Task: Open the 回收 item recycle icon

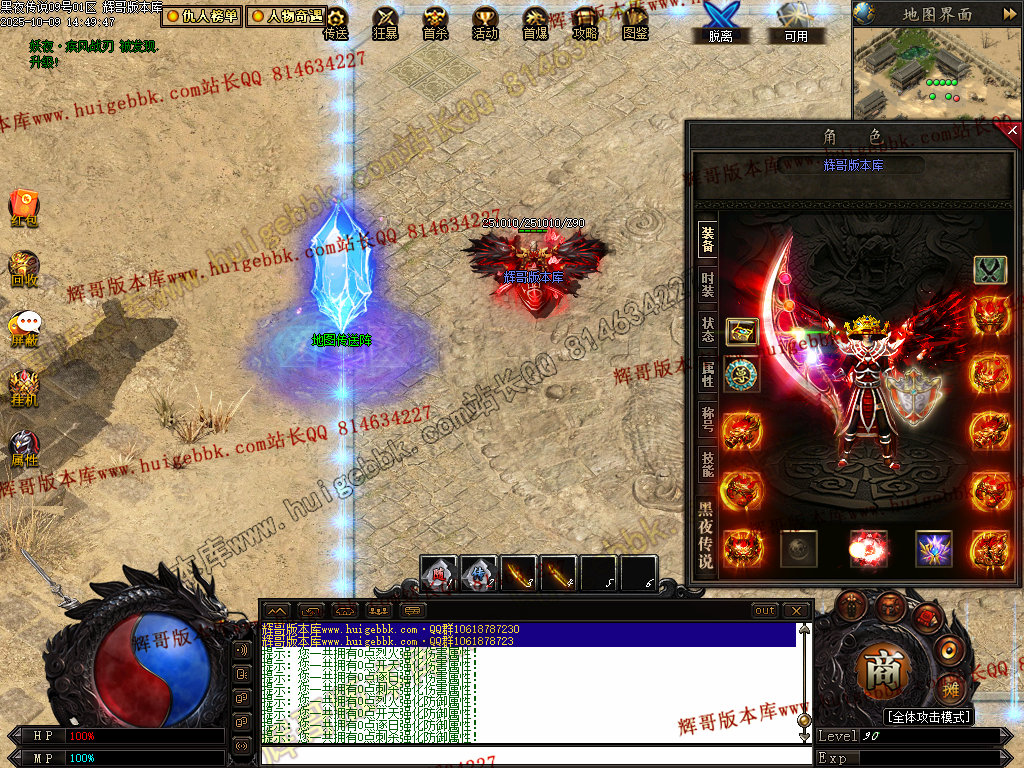Action: click(x=24, y=268)
